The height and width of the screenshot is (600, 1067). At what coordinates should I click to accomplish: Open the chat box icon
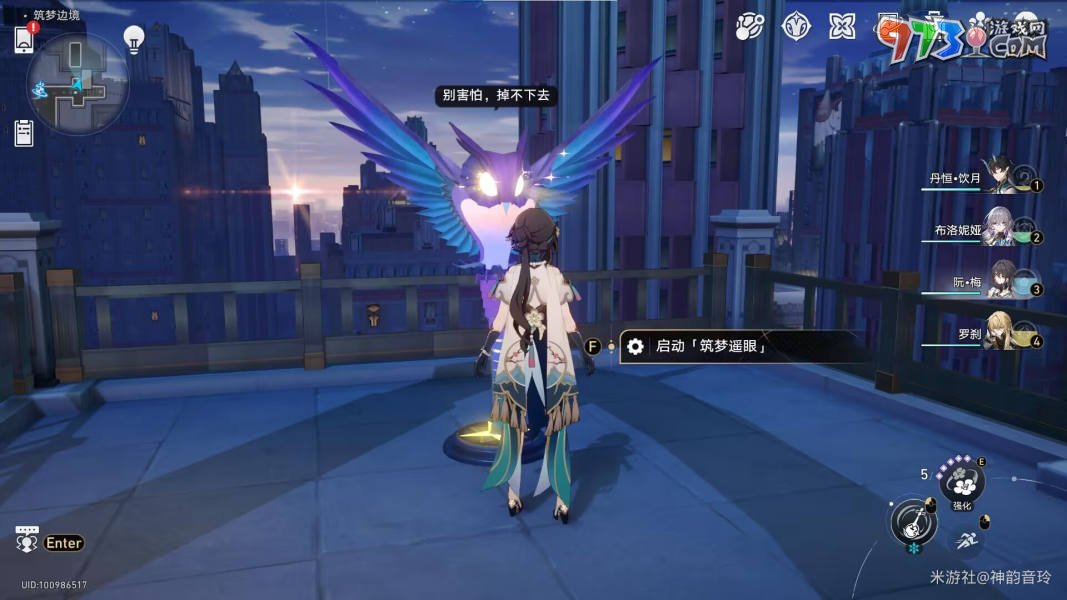[x=27, y=540]
